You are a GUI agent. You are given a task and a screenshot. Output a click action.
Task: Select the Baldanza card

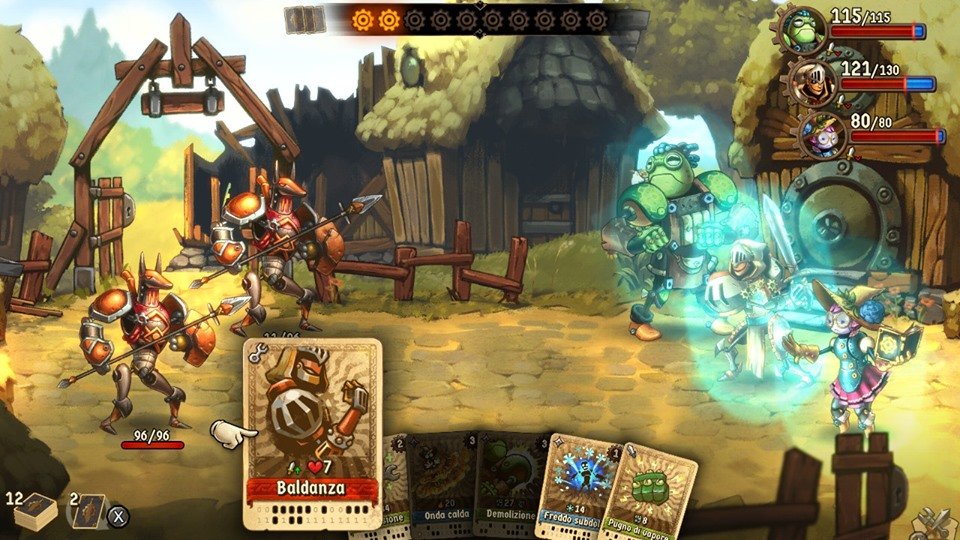pos(313,430)
